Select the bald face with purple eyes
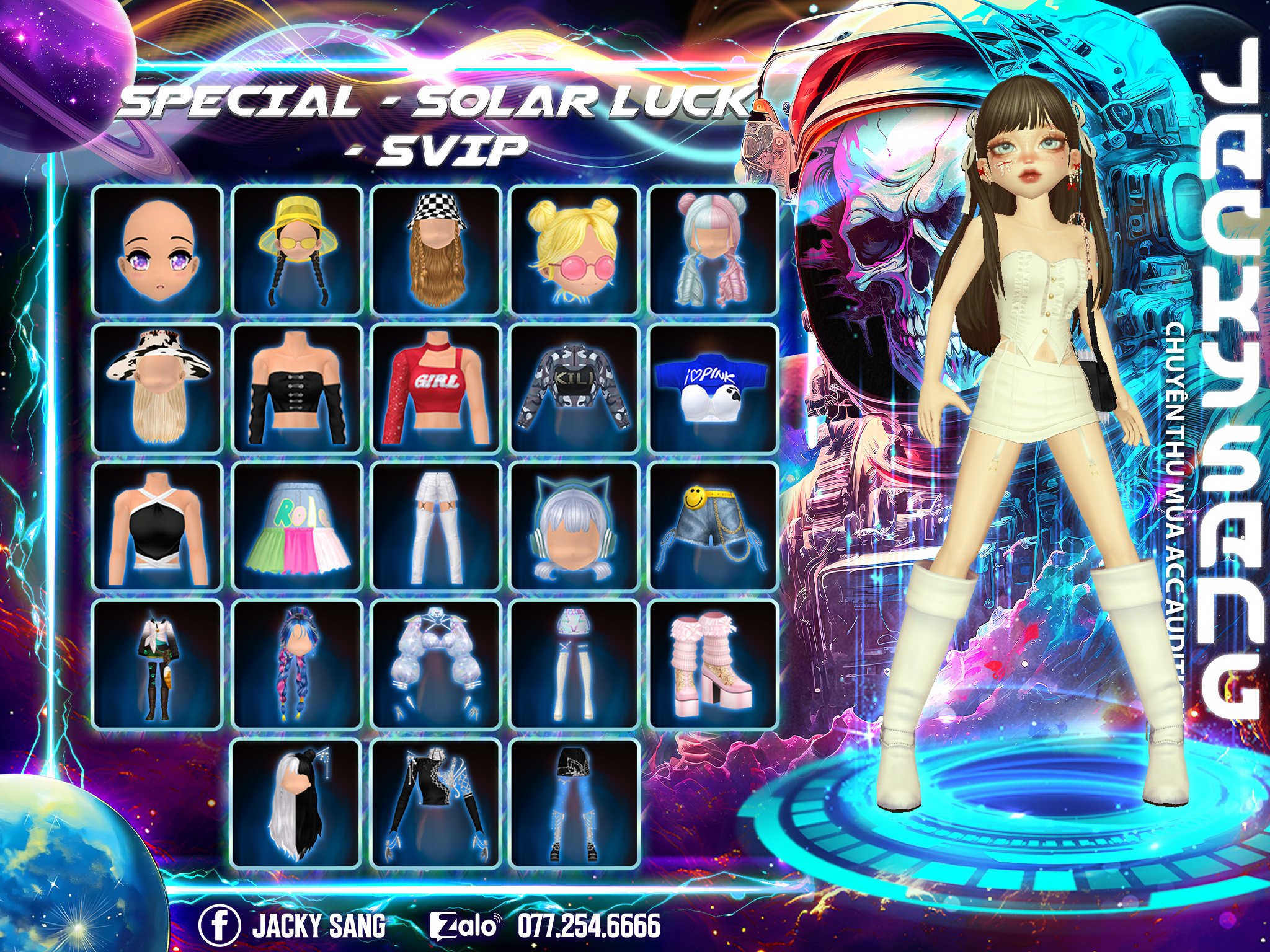This screenshot has height=952, width=1270. pos(158,250)
